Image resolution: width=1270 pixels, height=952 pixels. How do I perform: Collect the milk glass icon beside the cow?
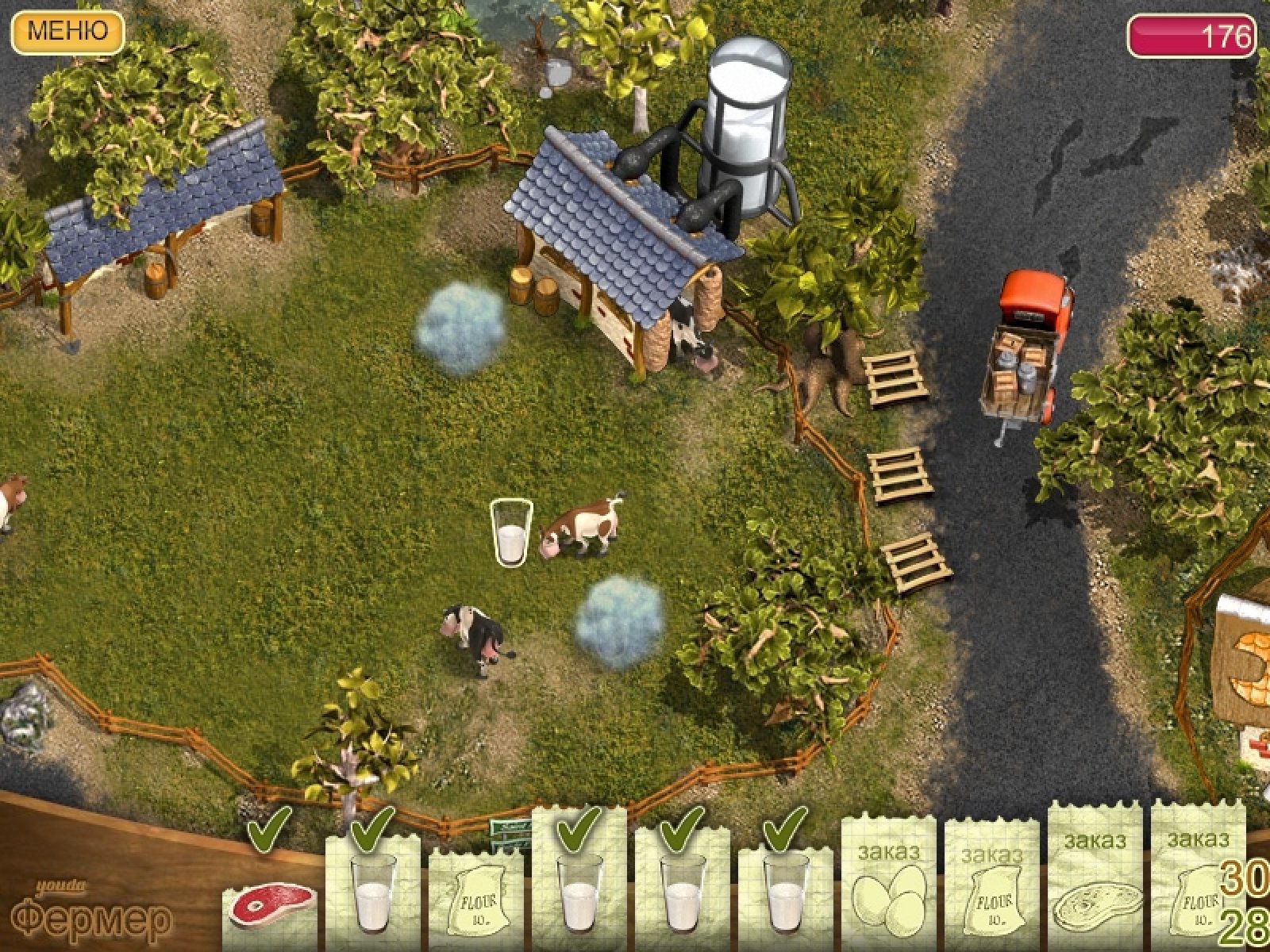(x=510, y=533)
